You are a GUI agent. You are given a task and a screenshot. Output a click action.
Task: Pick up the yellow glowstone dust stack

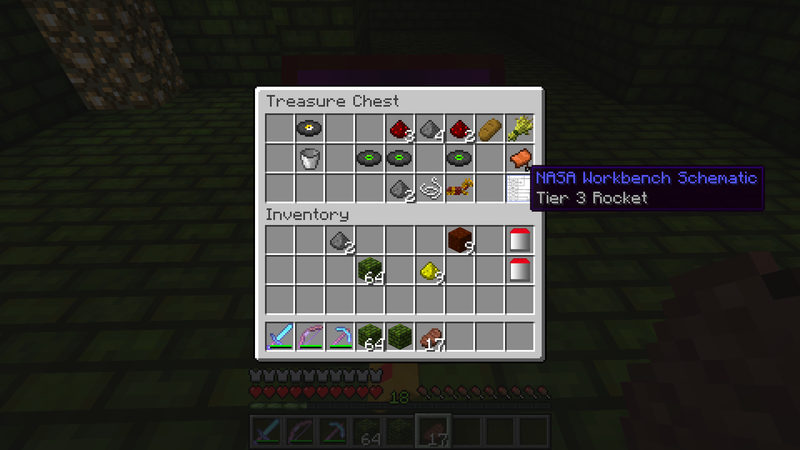[x=429, y=270]
